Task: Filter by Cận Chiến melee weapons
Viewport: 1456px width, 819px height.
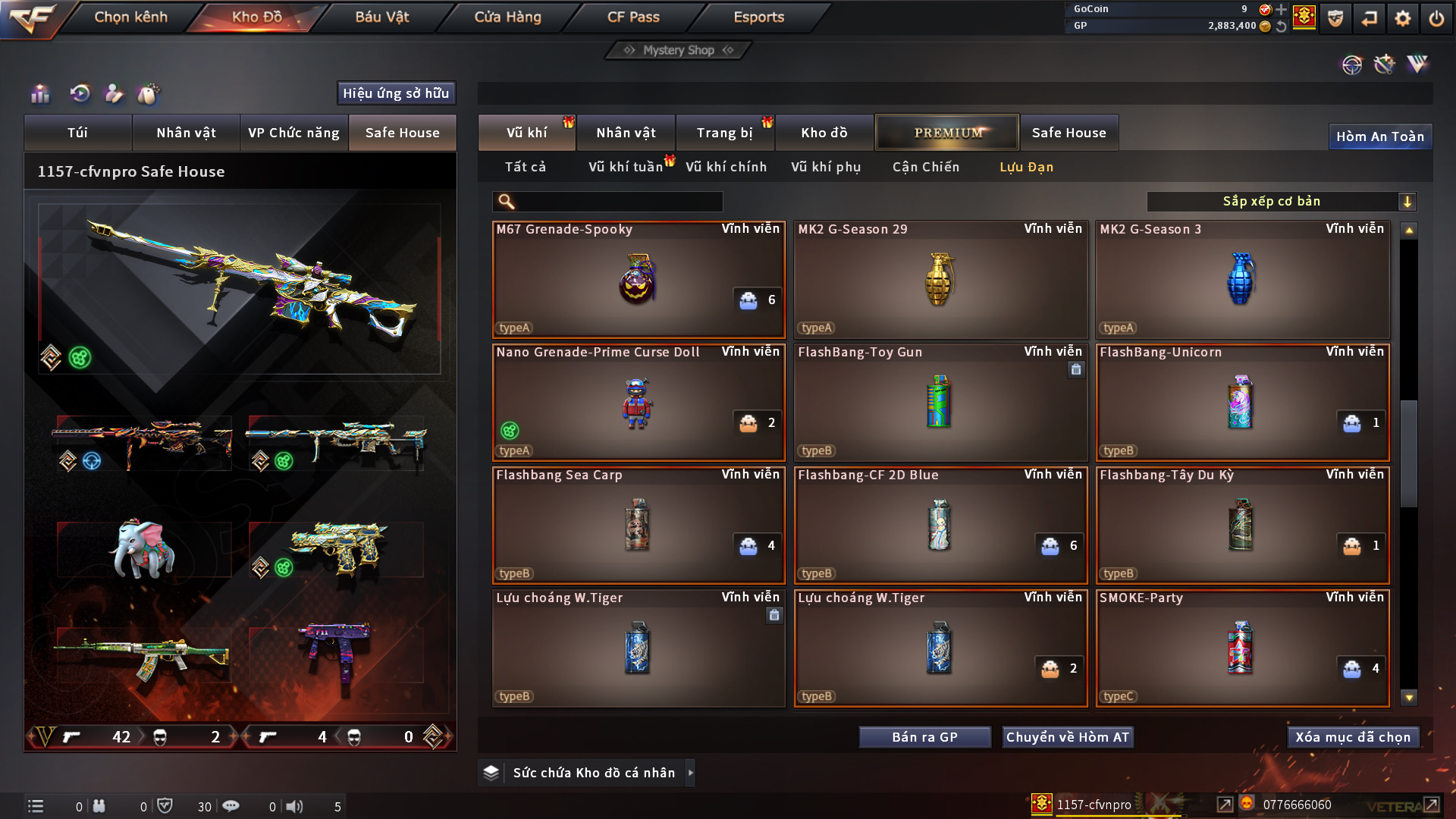Action: pyautogui.click(x=925, y=167)
